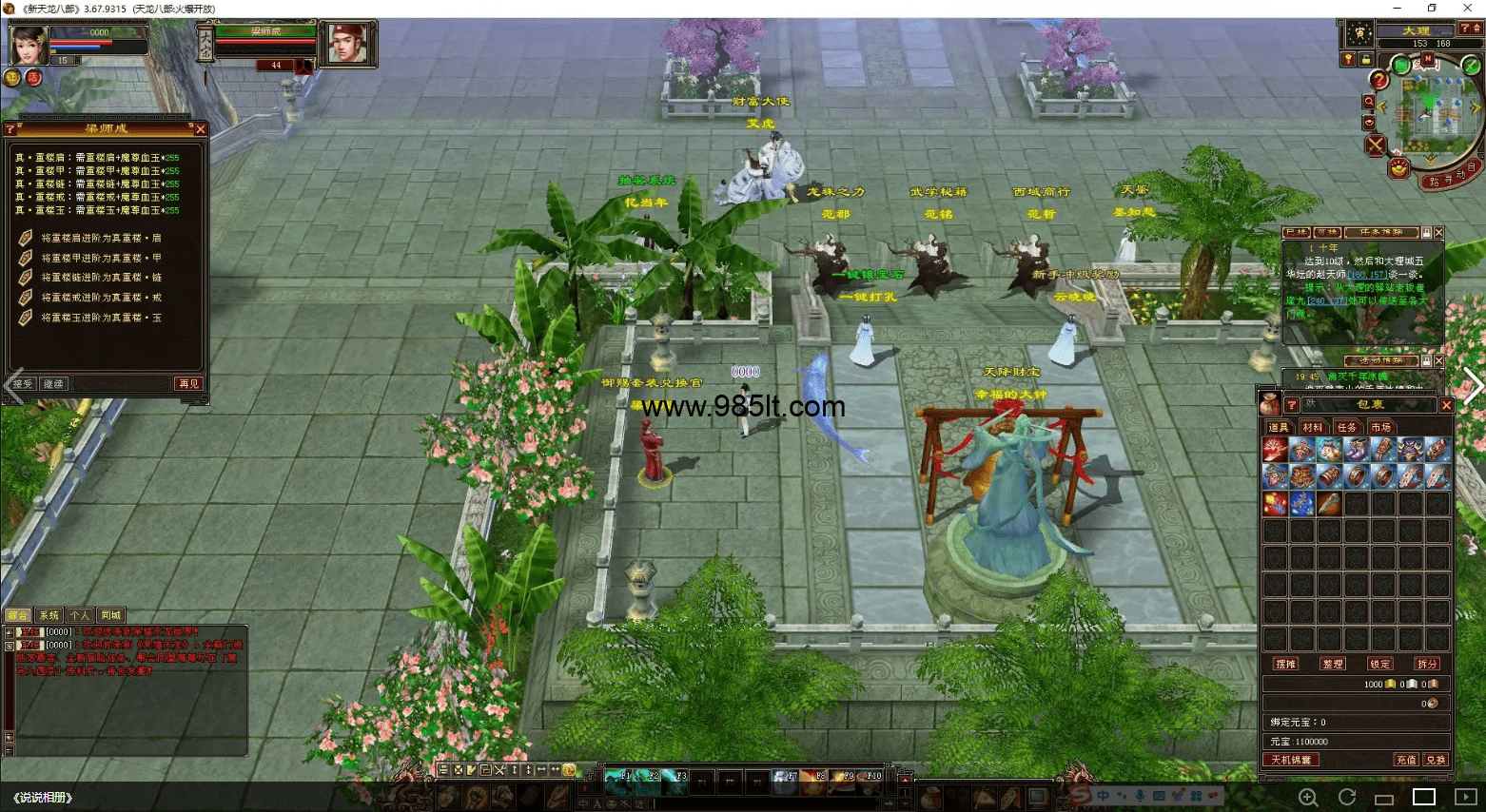Open the 天机锦囊 pouch button
The image size is (1486, 812).
click(x=1292, y=760)
